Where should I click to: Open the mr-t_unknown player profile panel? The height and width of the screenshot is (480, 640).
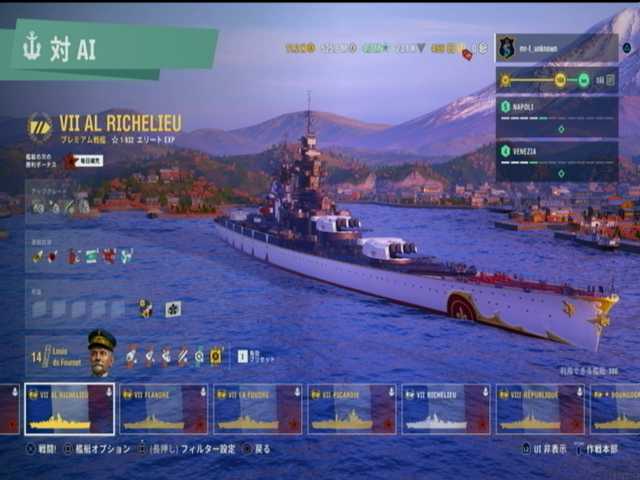coord(556,47)
